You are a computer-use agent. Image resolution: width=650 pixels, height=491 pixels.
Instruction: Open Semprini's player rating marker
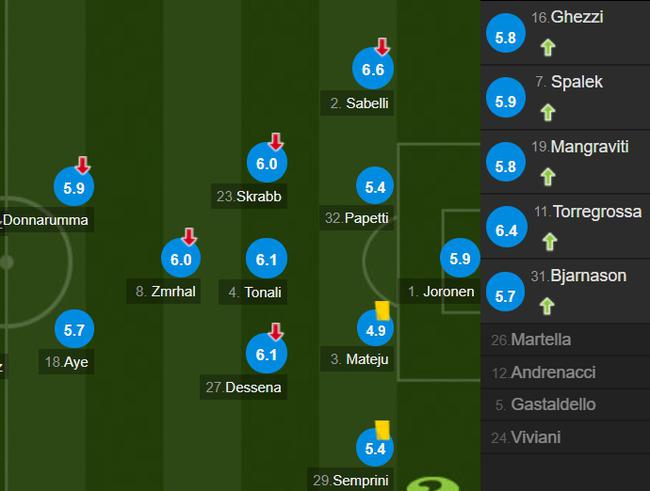tap(373, 449)
